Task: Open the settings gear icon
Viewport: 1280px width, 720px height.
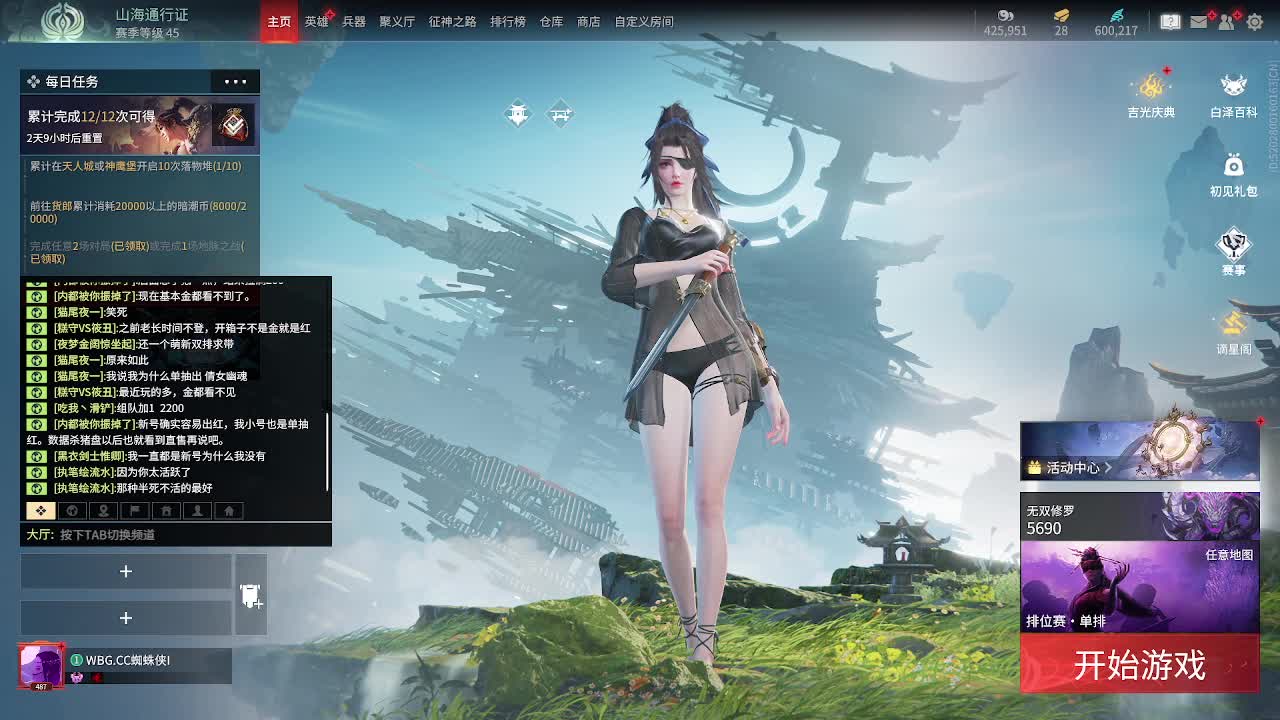Action: point(1255,21)
